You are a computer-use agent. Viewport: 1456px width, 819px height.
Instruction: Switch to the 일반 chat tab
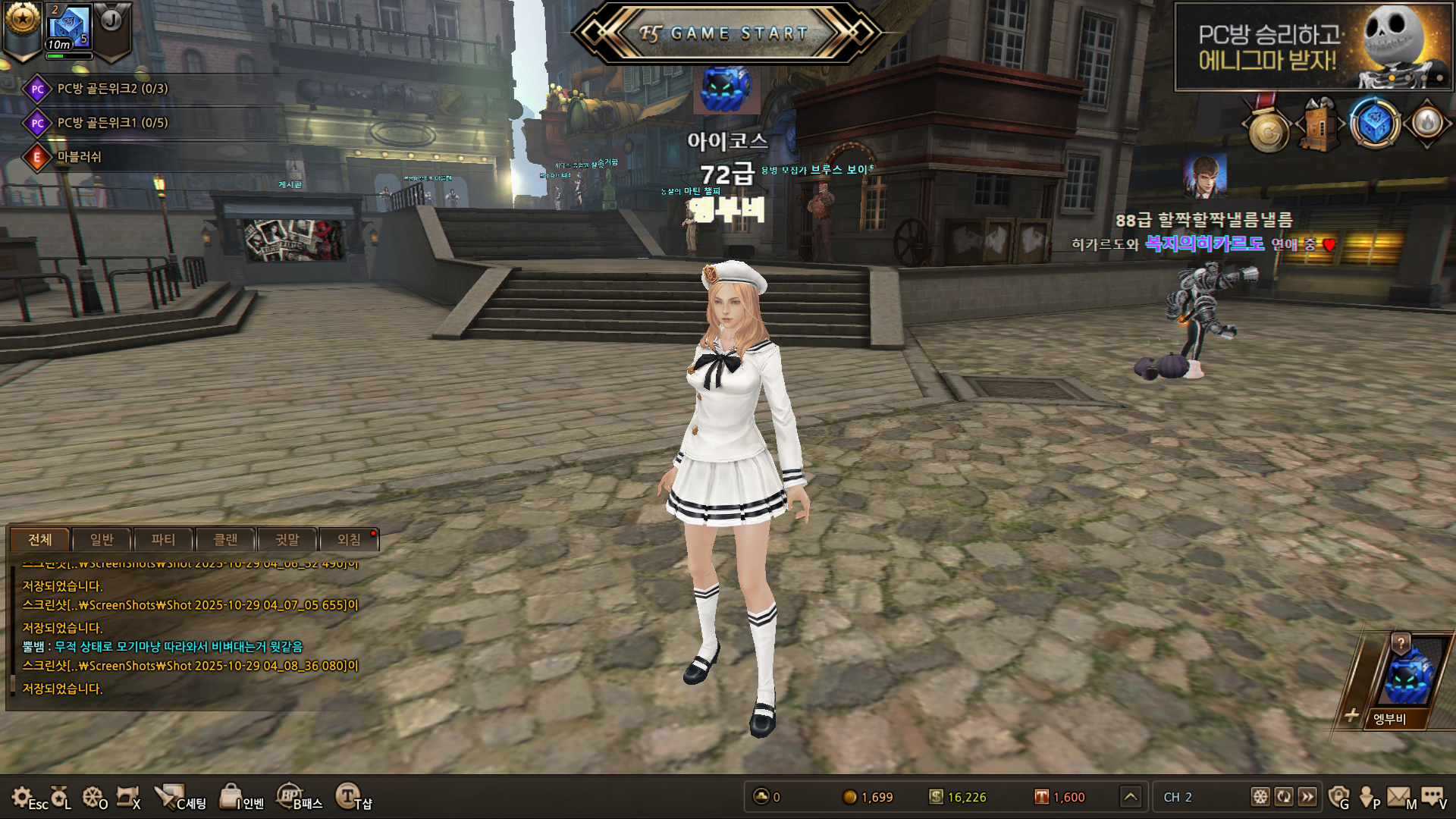102,540
